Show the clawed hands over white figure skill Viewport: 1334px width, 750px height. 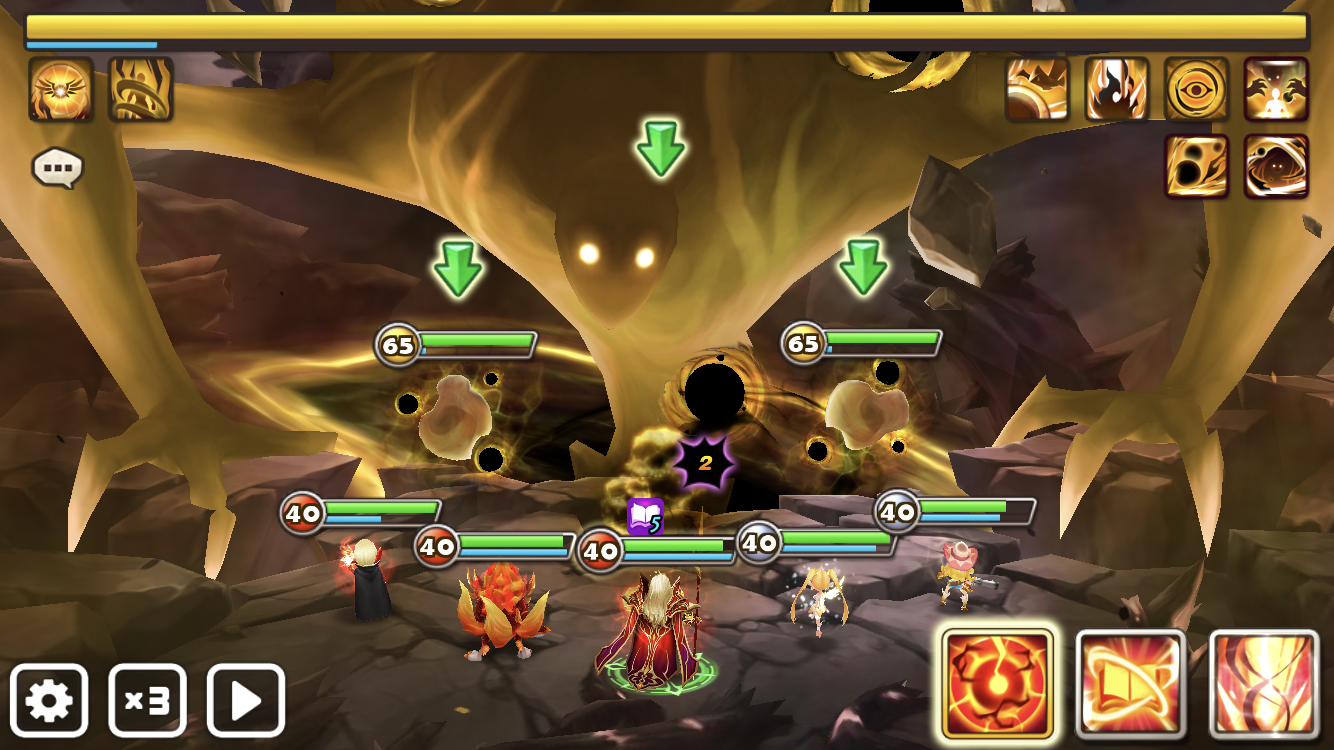pyautogui.click(x=1276, y=89)
